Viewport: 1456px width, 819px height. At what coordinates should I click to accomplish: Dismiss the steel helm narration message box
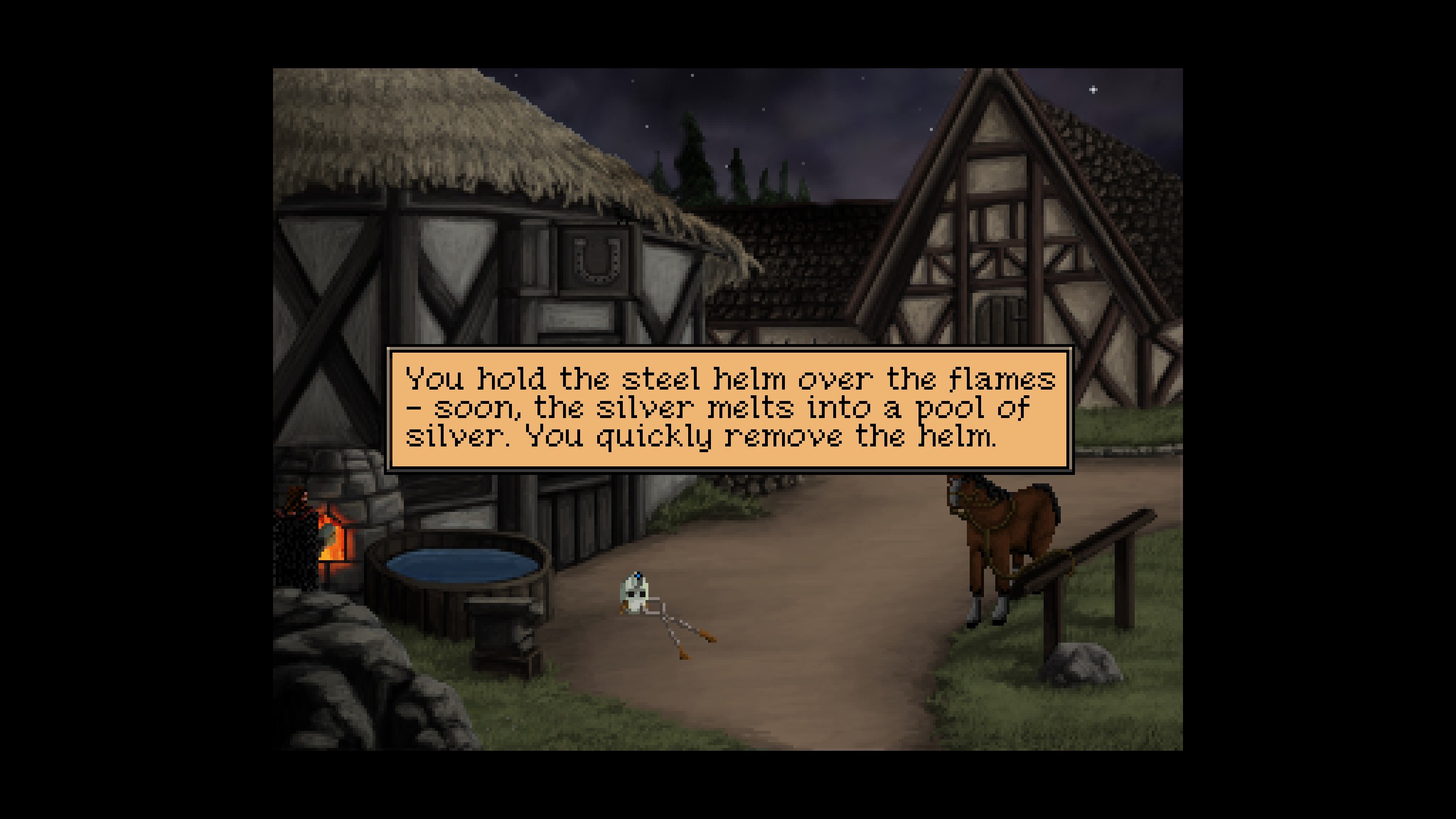[x=729, y=409]
